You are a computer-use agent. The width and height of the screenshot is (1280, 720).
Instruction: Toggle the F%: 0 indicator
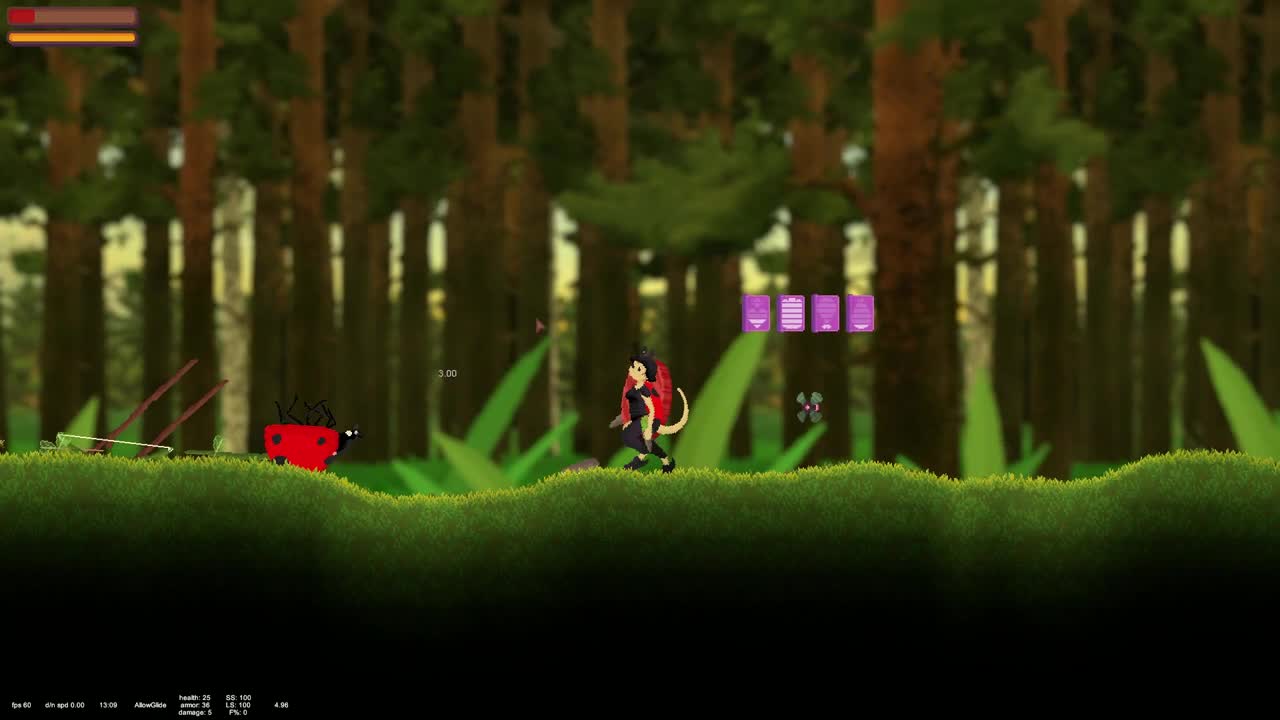coord(237,713)
